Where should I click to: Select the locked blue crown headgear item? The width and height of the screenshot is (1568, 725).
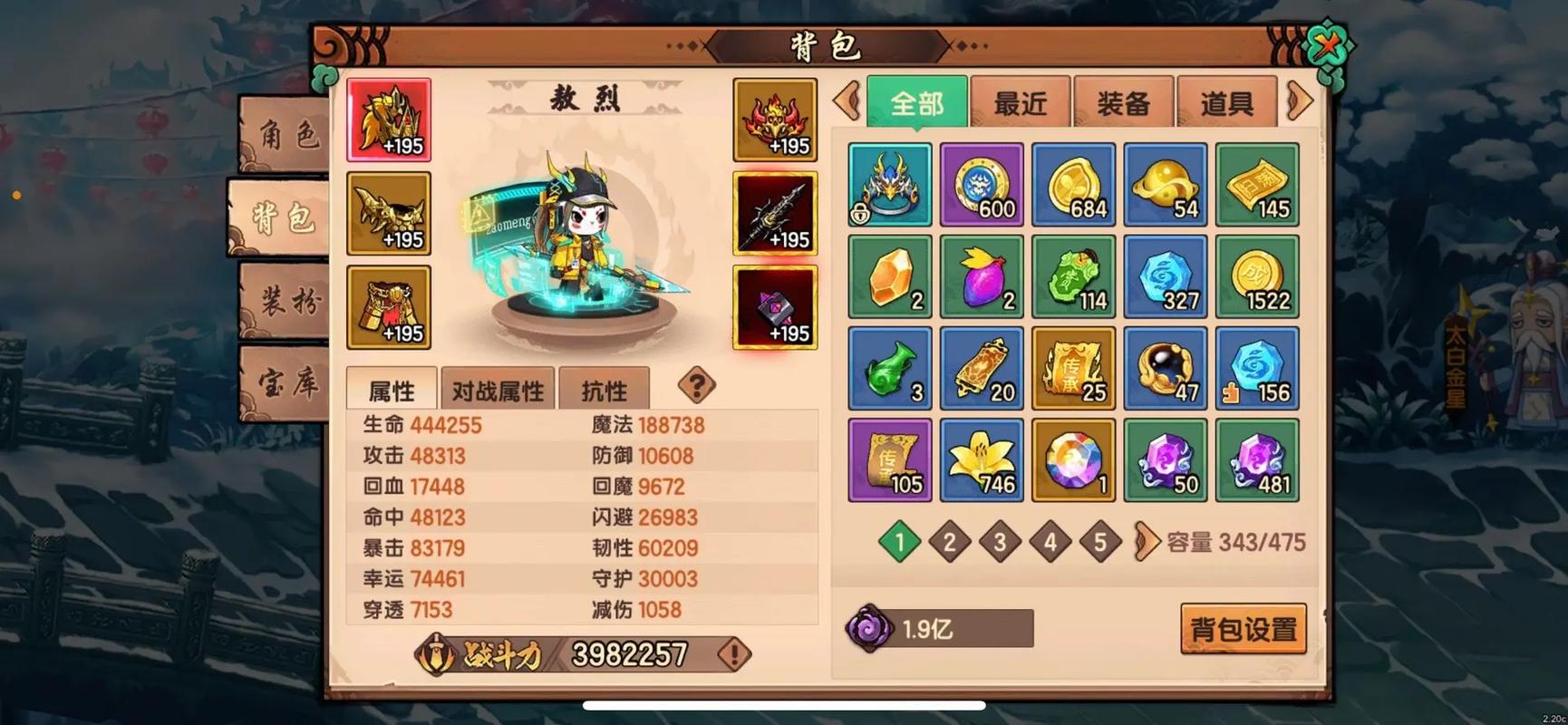point(888,184)
